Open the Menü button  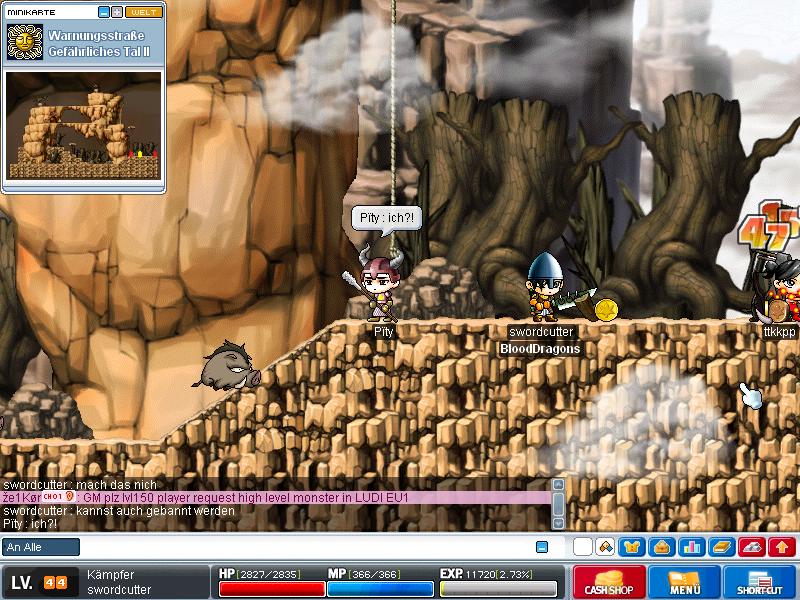(x=685, y=582)
